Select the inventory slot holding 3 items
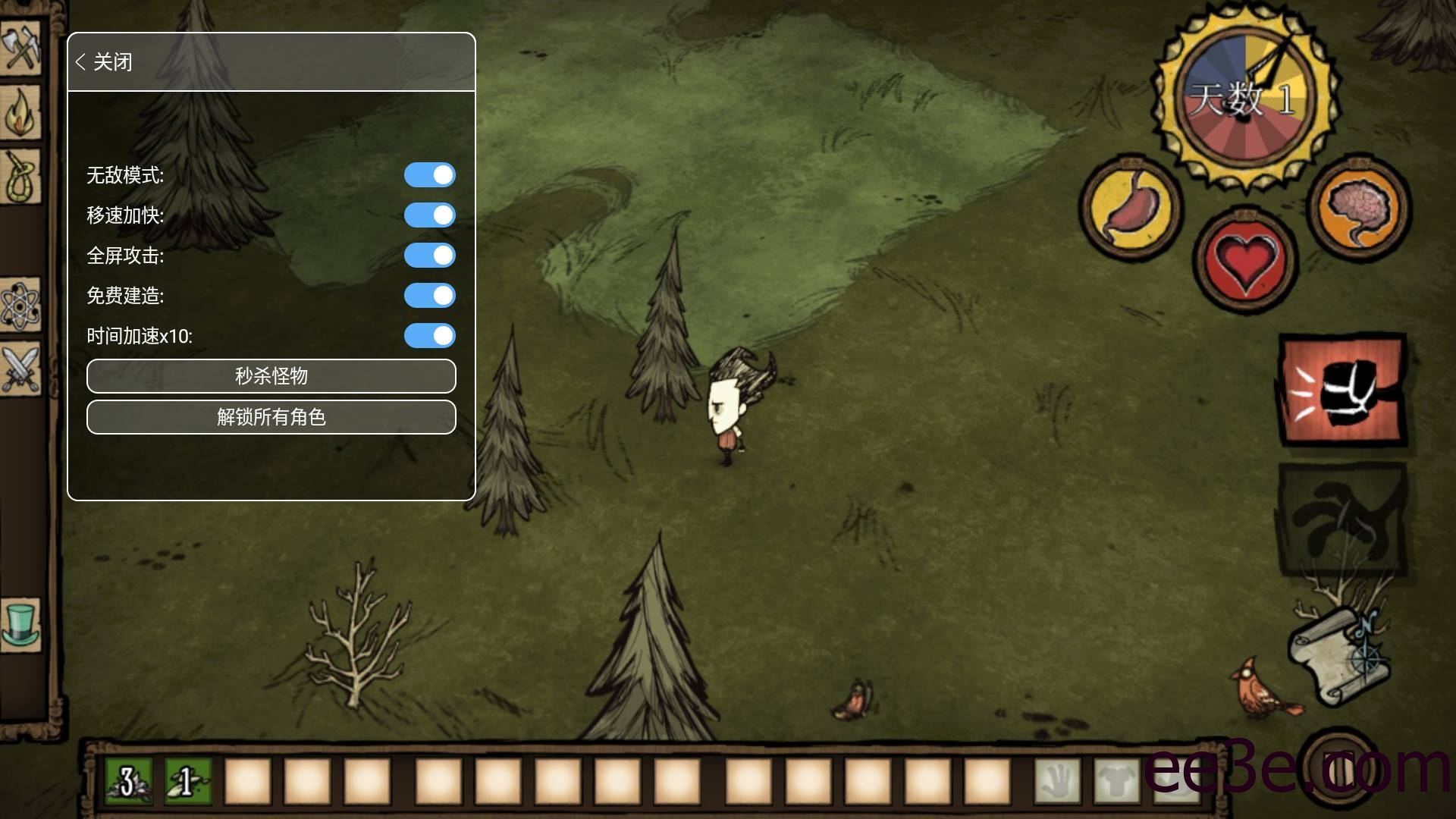This screenshot has height=819, width=1456. (128, 781)
